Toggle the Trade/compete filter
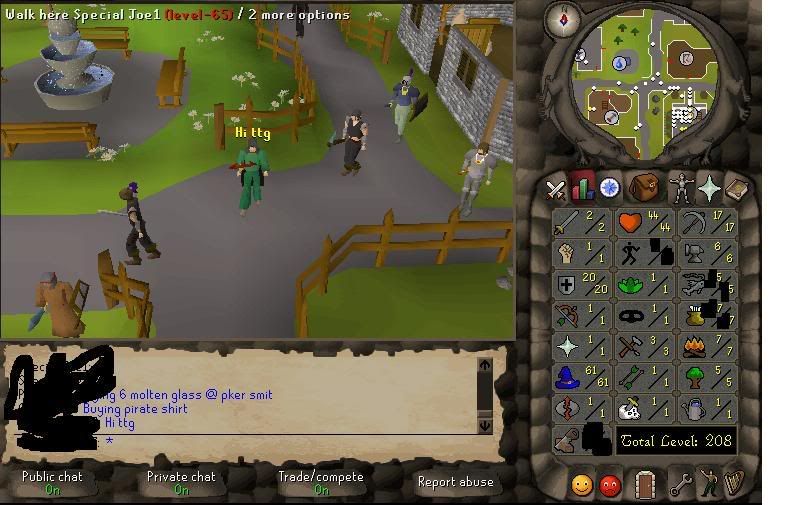Screen dimensions: 789x505 (320, 482)
